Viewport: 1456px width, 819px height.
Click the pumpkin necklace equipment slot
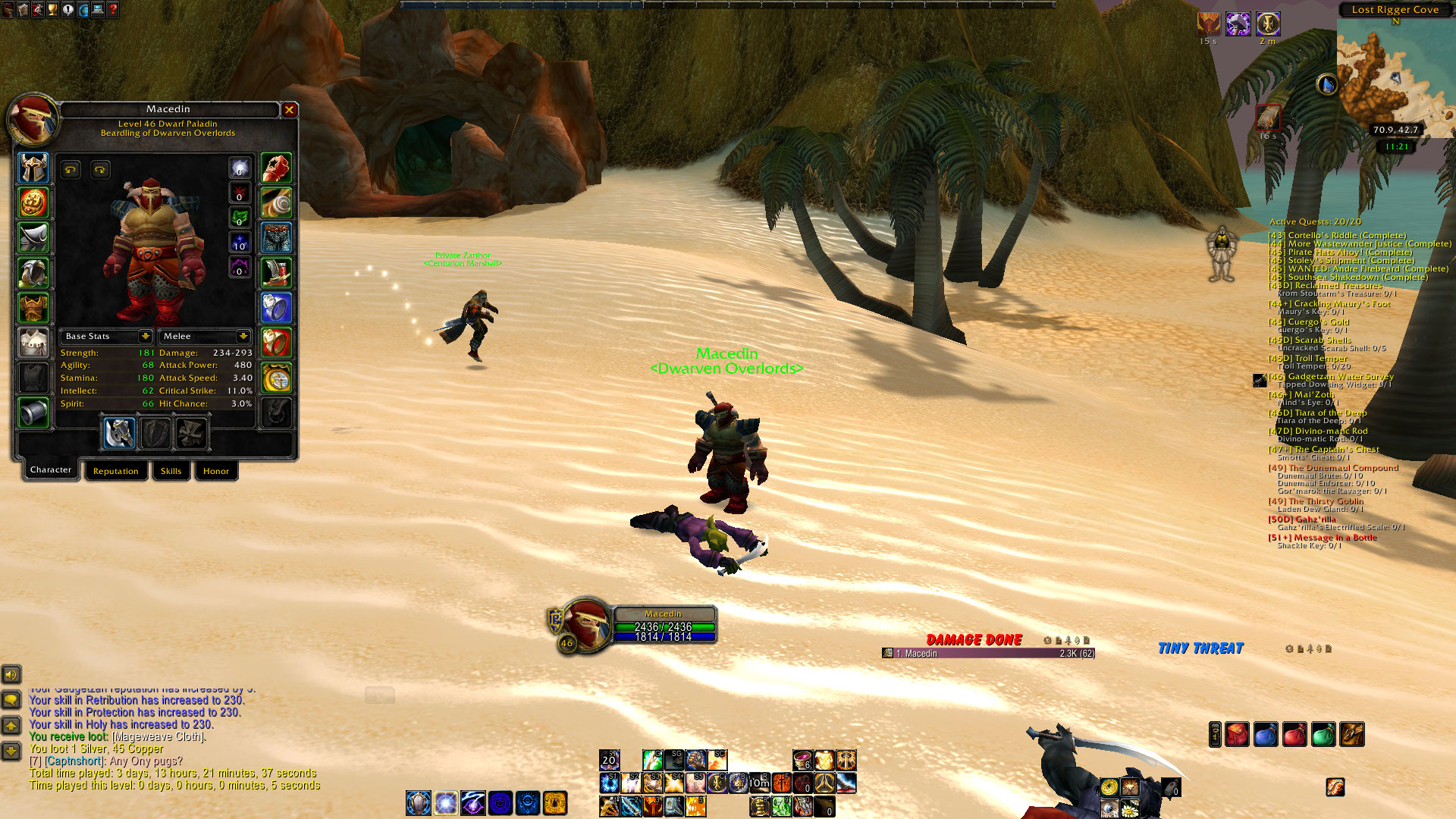pos(33,202)
